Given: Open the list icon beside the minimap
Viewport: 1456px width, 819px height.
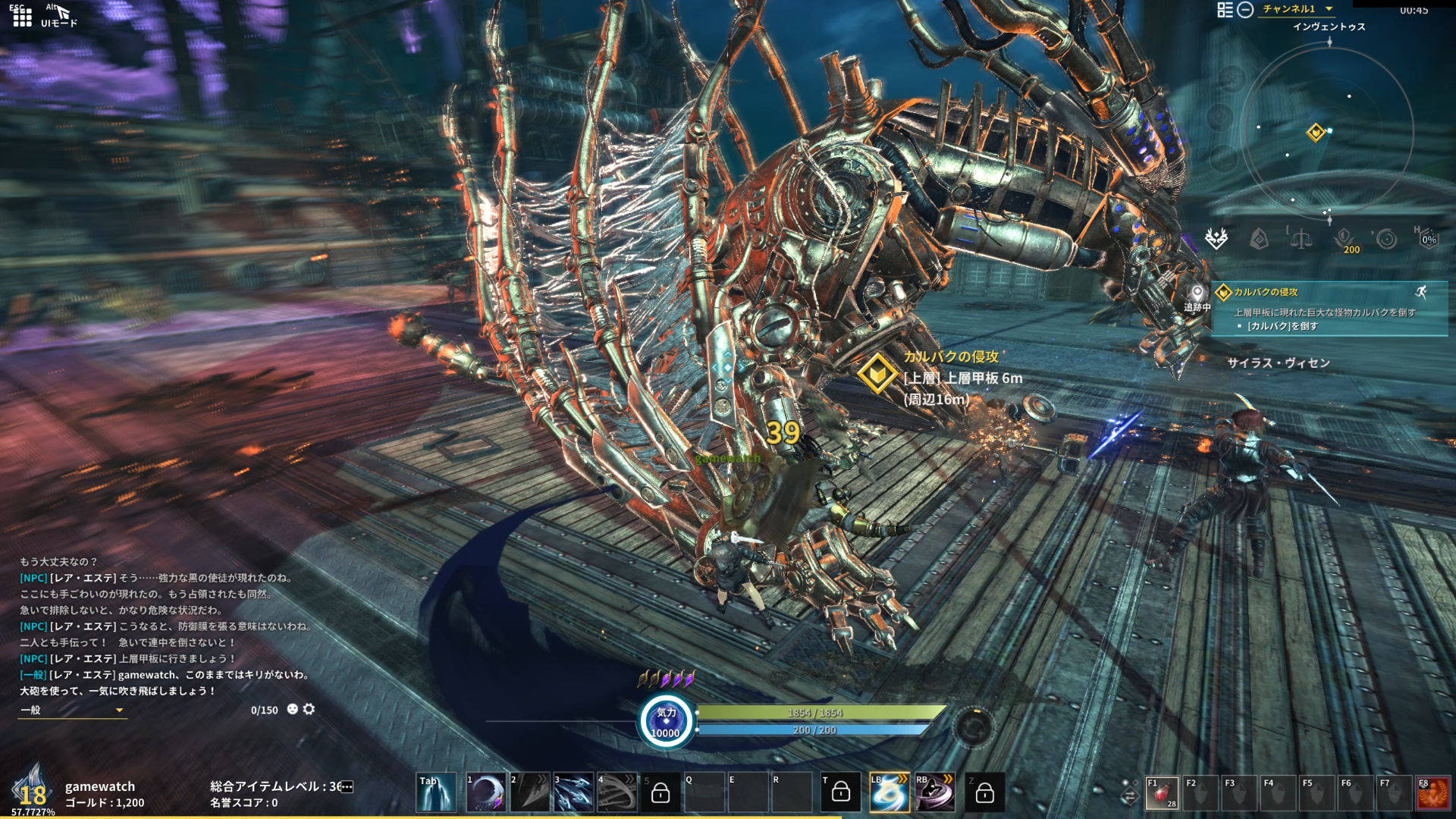Looking at the screenshot, I should click(x=1225, y=10).
